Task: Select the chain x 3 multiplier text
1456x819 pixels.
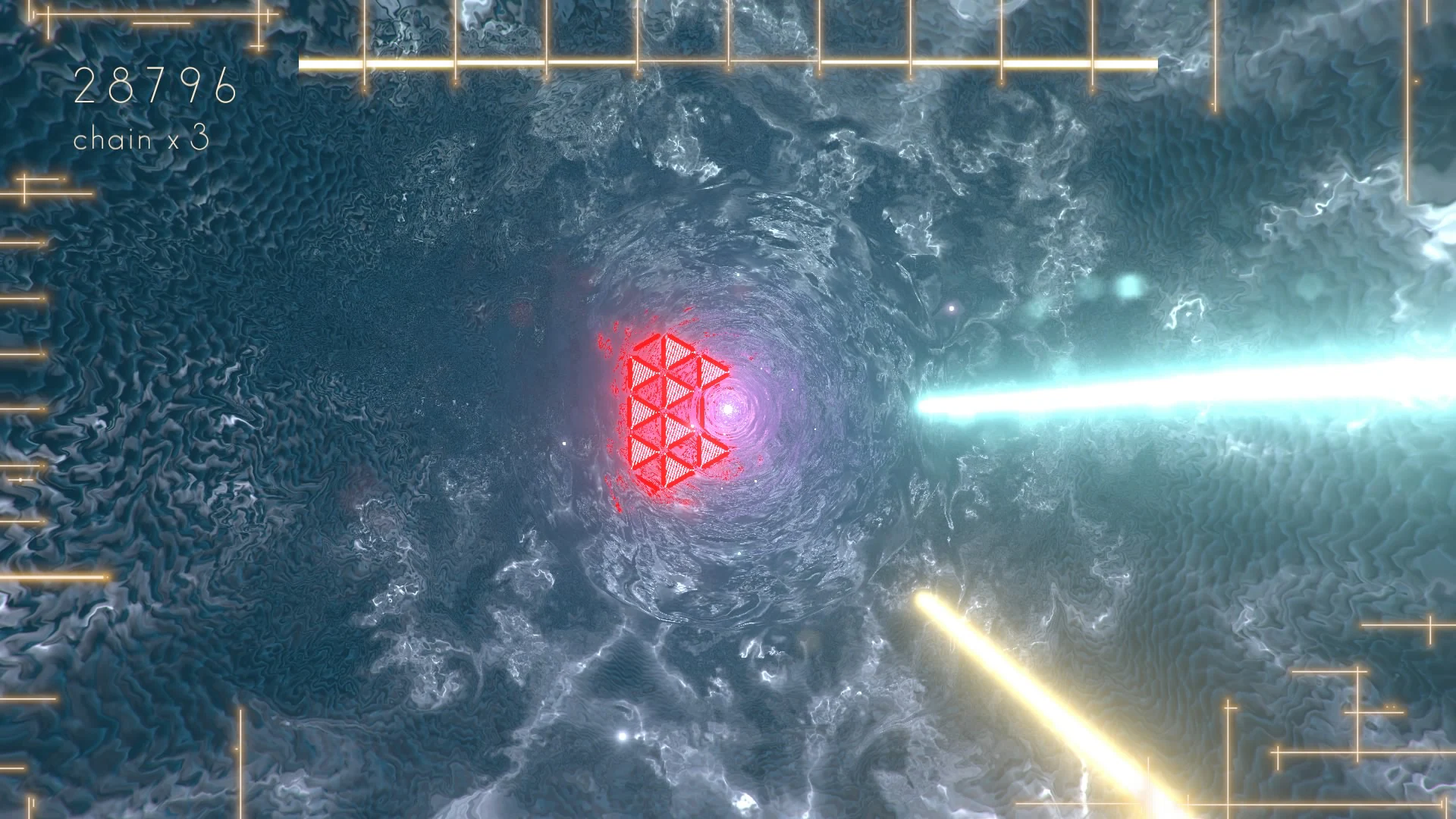Action: tap(142, 140)
